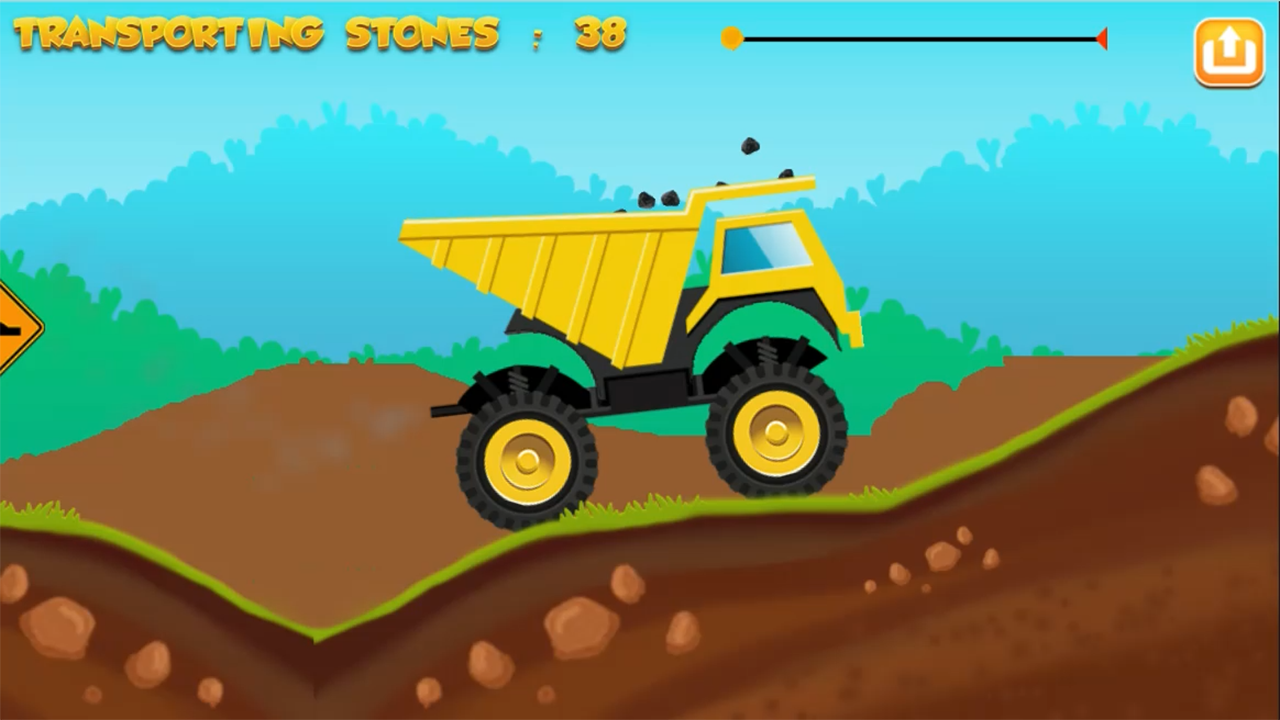The height and width of the screenshot is (720, 1280).
Task: Click the orange knob on the progress bar
Action: coord(732,38)
